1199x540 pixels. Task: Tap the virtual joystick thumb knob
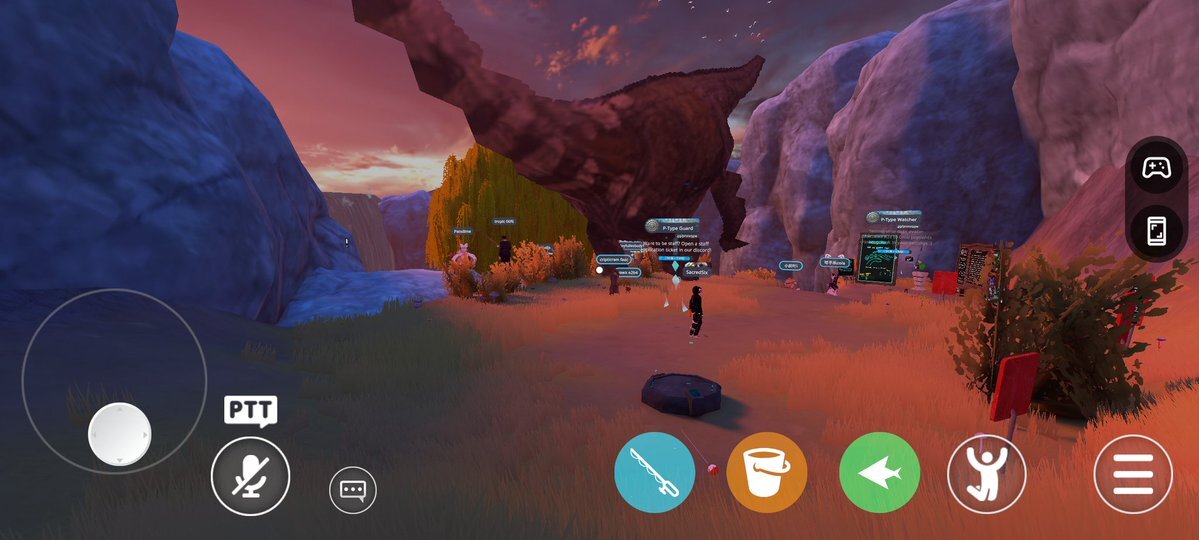tap(119, 434)
